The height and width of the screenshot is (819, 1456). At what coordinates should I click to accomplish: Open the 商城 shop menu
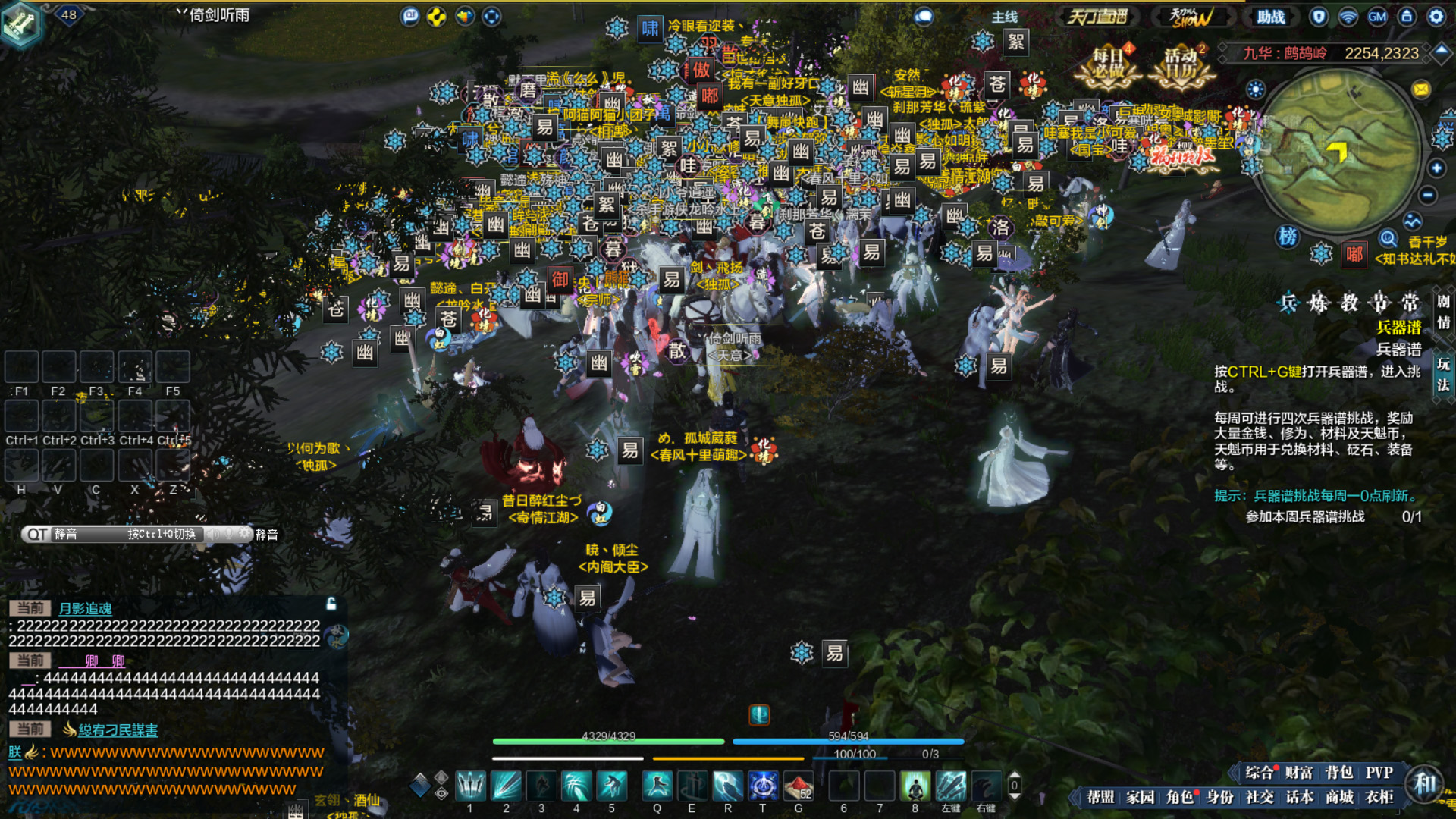(x=1339, y=797)
